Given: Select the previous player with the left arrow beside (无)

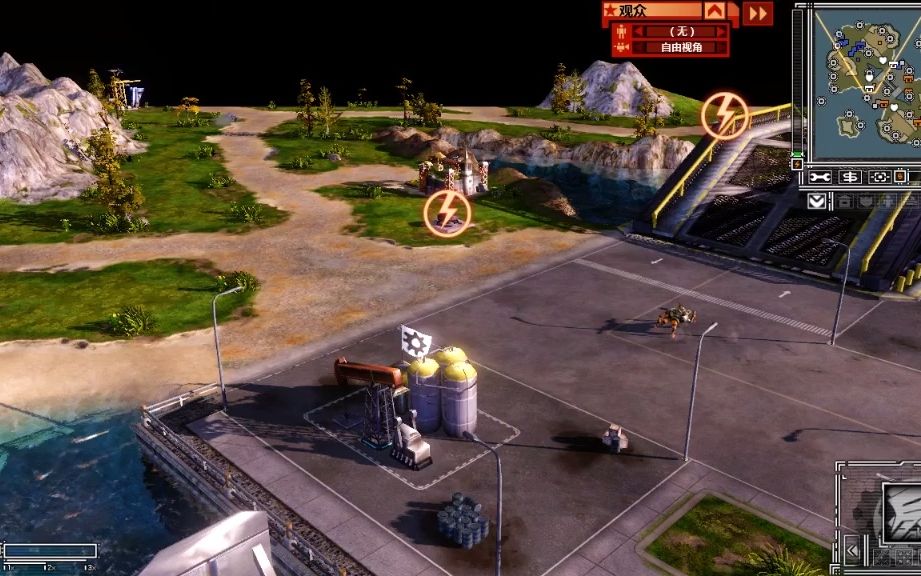Looking at the screenshot, I should [637, 31].
